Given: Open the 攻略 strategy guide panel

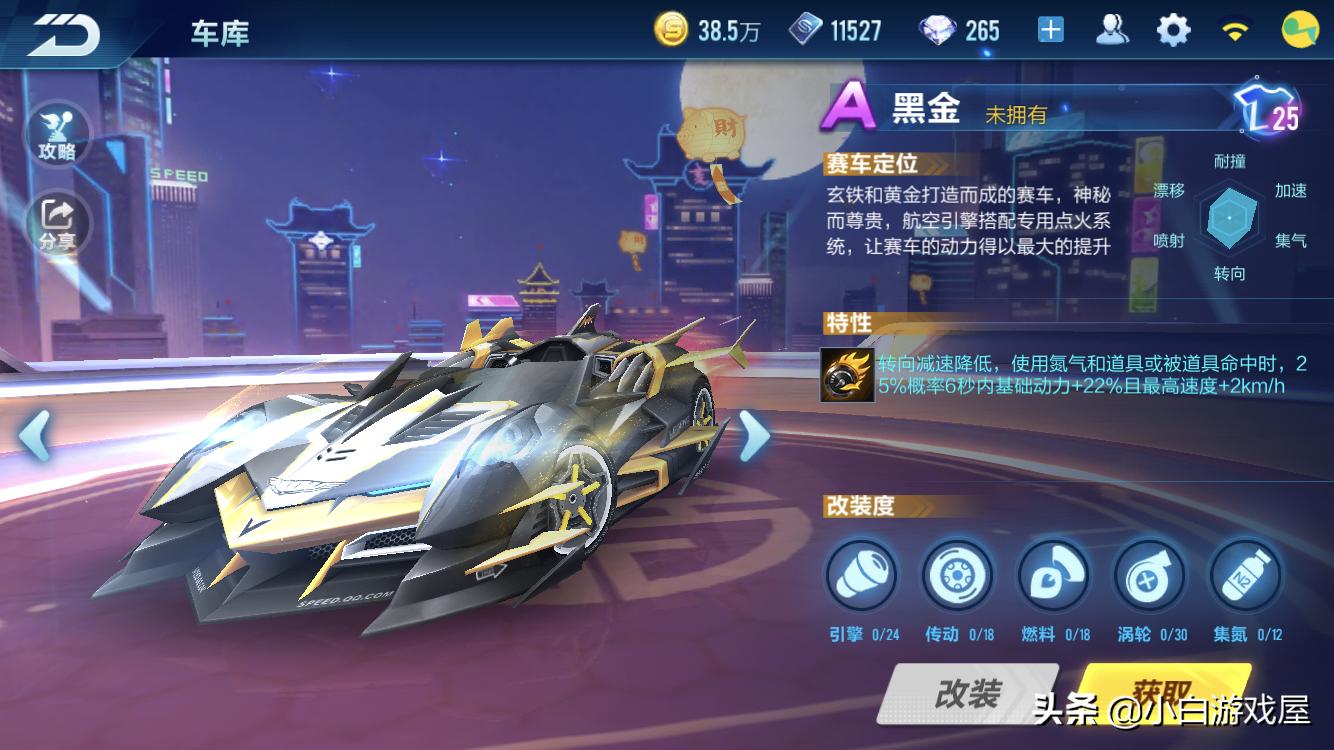Looking at the screenshot, I should 58,132.
